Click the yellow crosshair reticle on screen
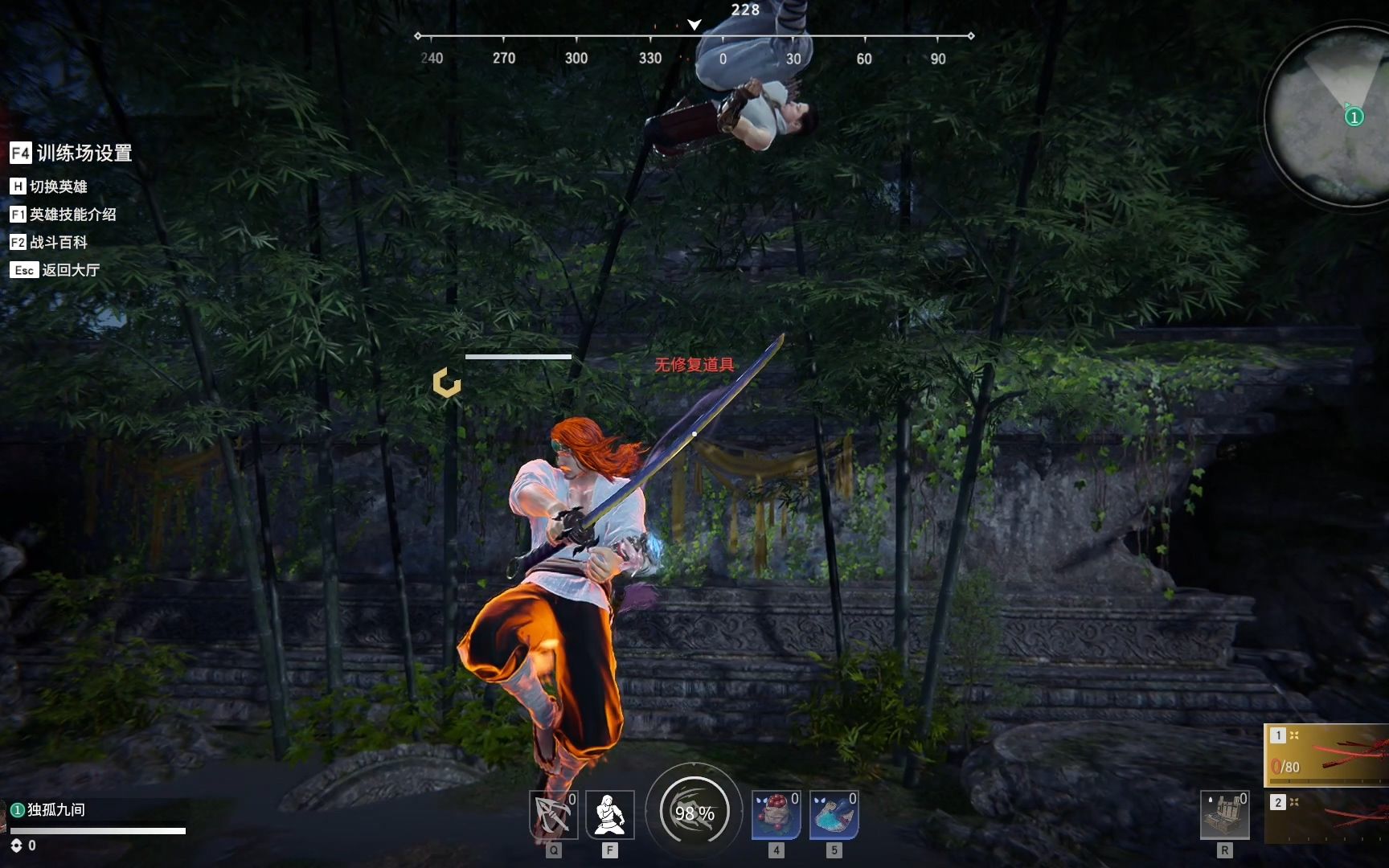Viewport: 1389px width, 868px height. [446, 384]
